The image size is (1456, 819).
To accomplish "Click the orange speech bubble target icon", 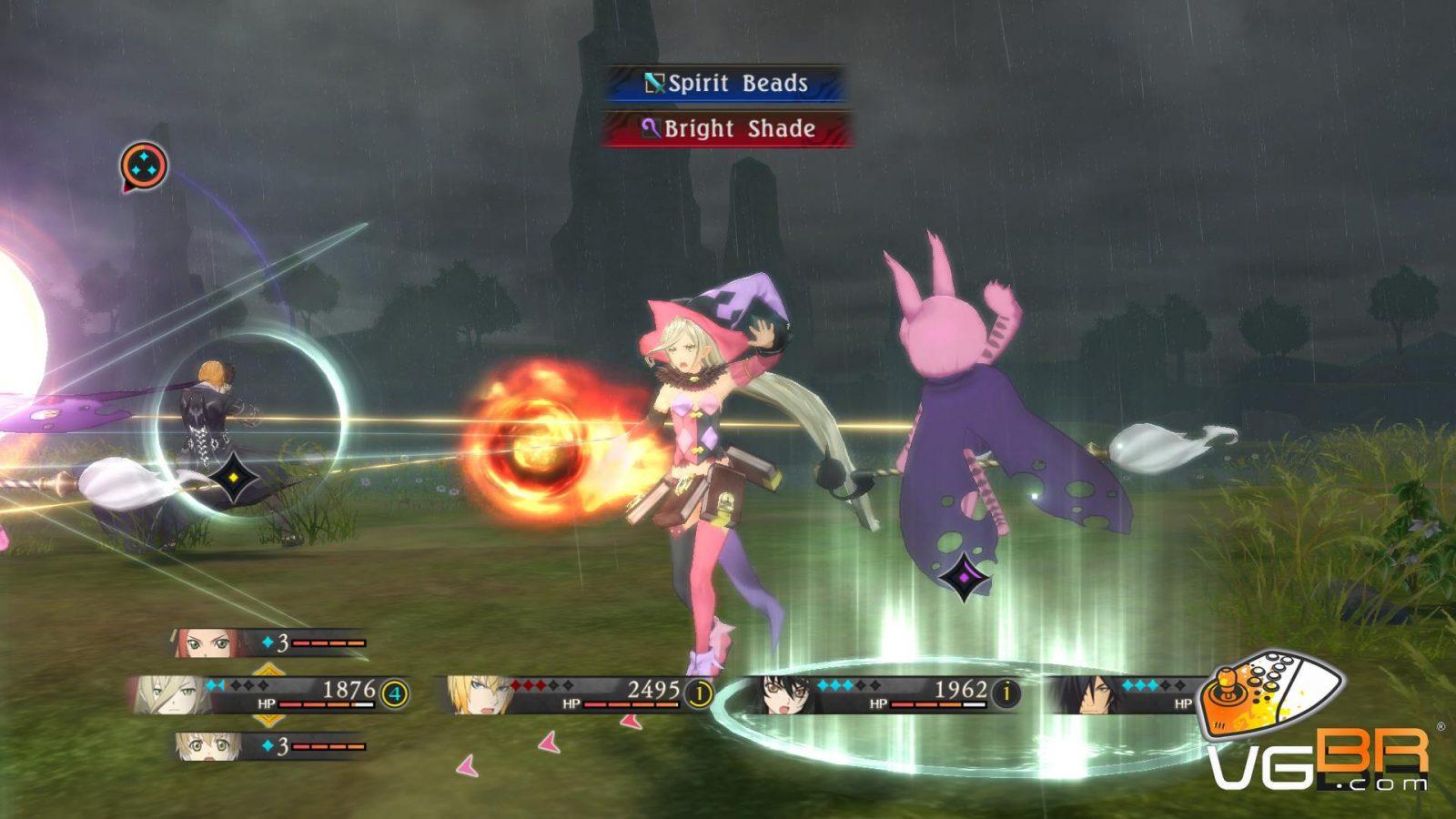I will tap(144, 167).
